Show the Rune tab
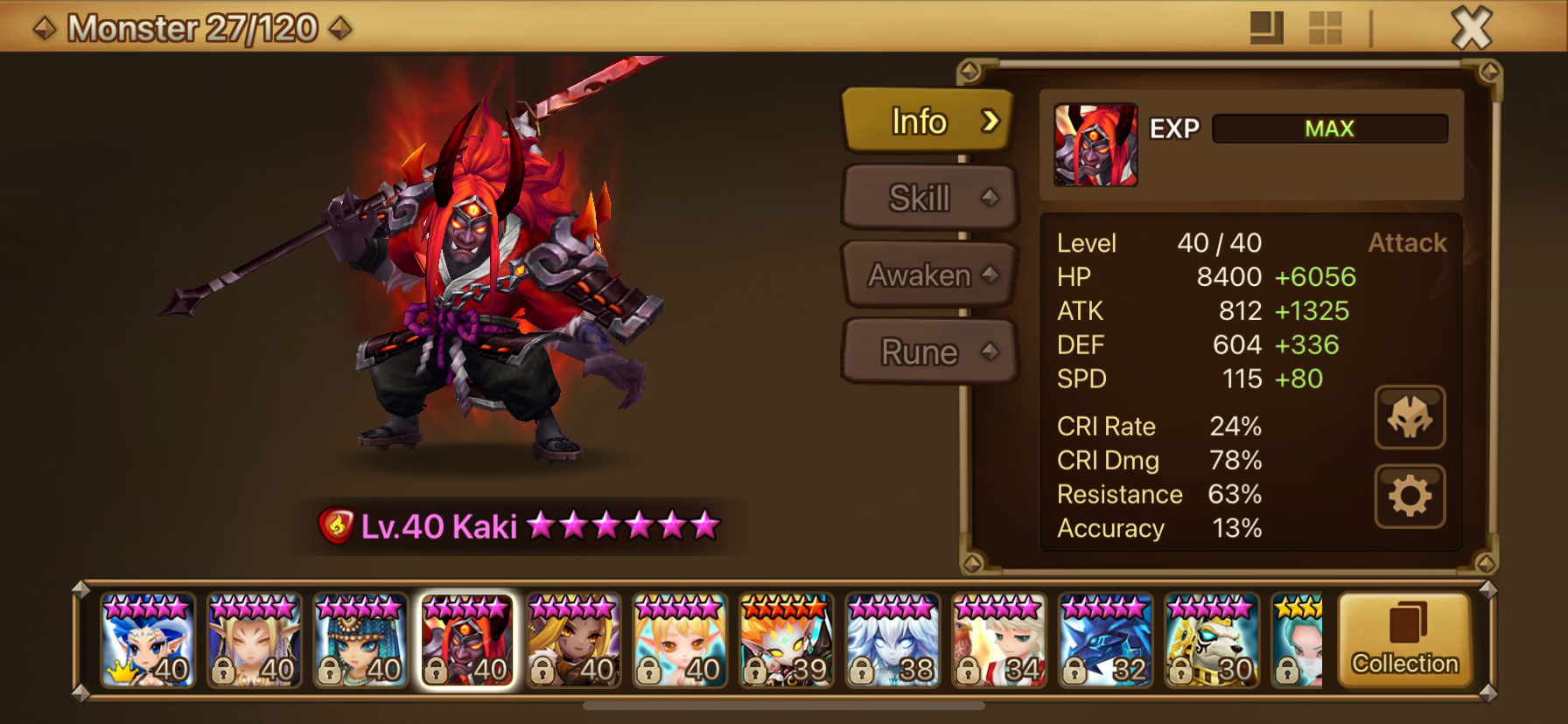This screenshot has height=724, width=1568. coord(927,352)
